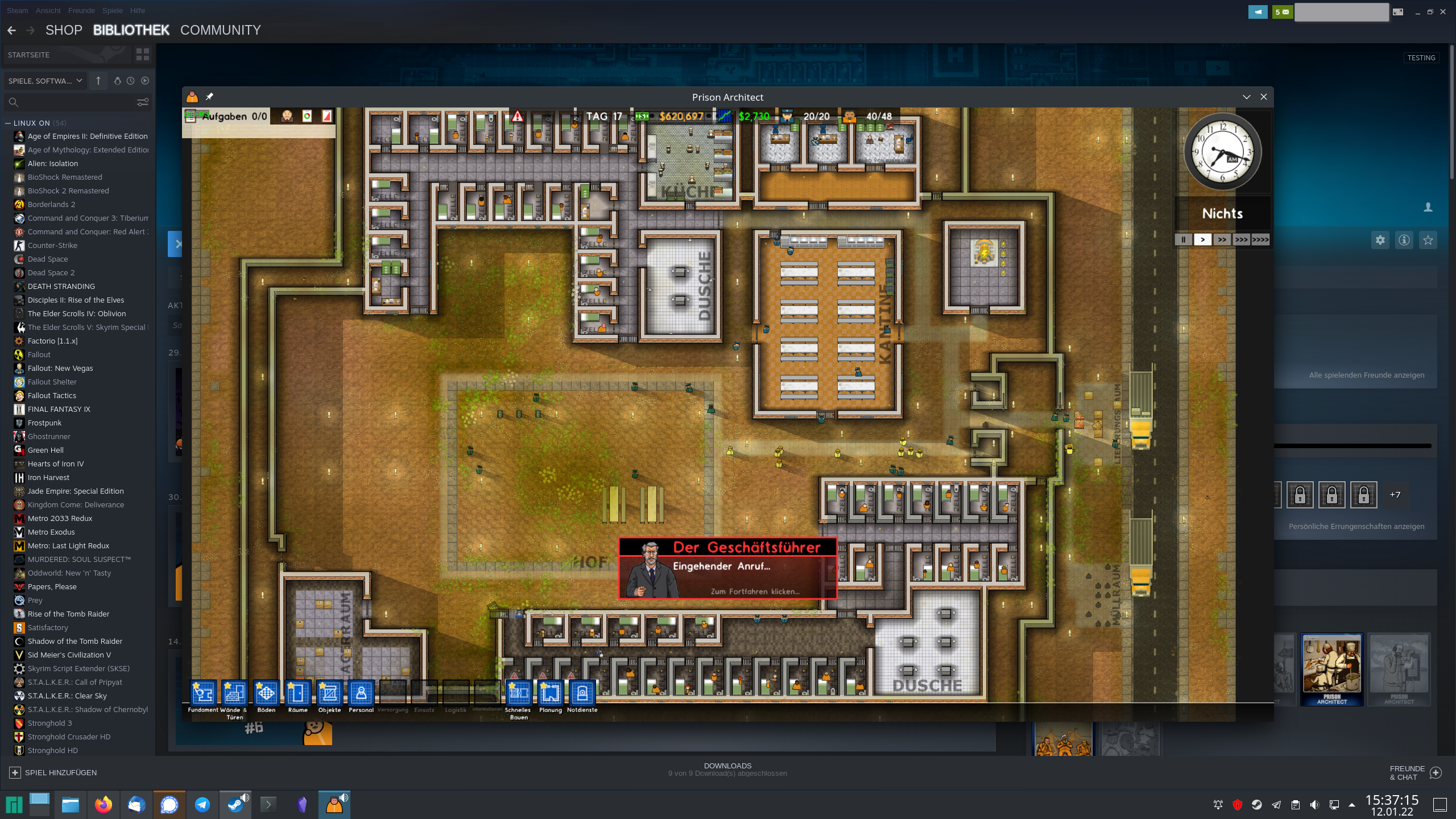Collapse the overlay via the chevron arrow

(x=1247, y=97)
